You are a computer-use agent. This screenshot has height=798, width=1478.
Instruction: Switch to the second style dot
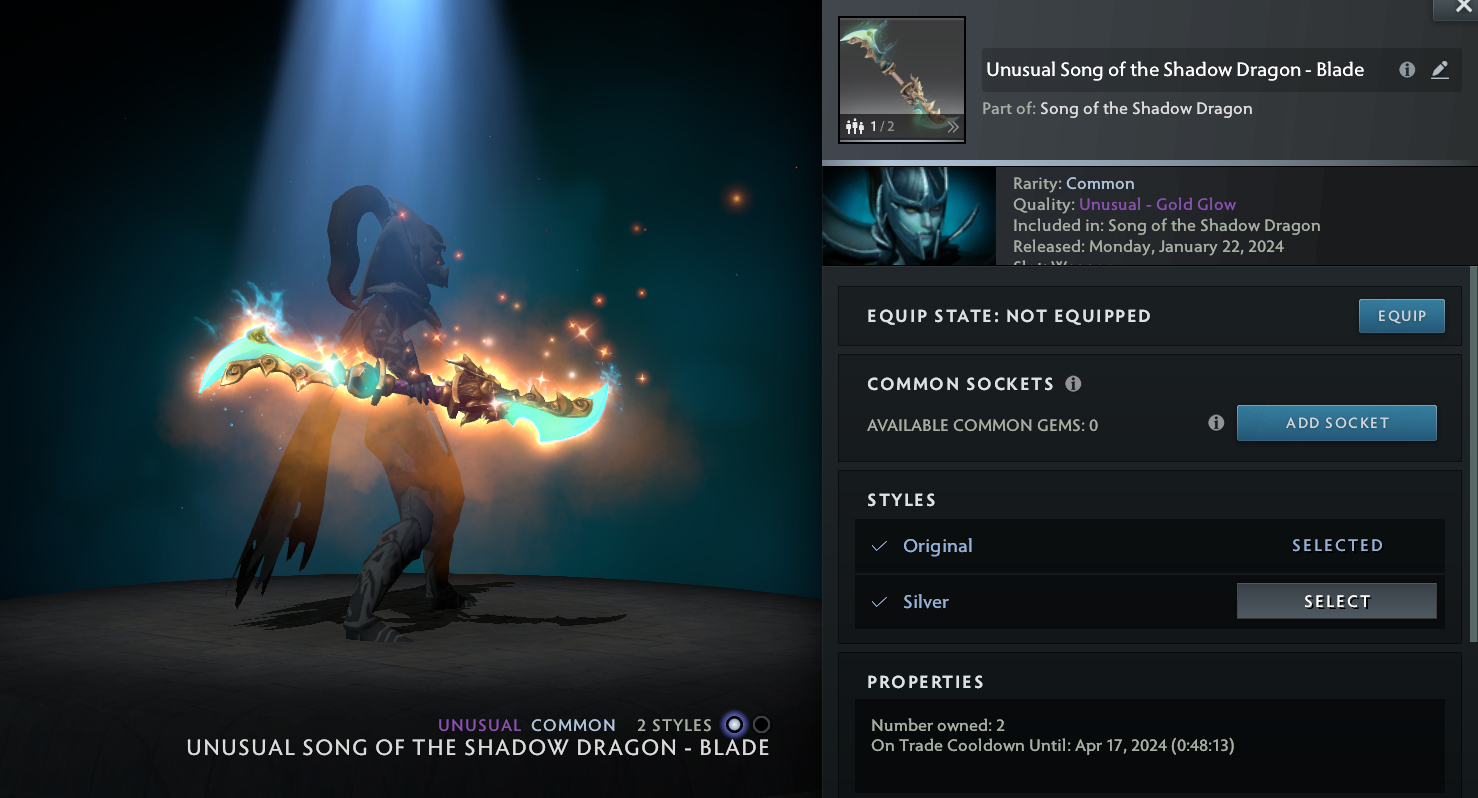point(762,725)
